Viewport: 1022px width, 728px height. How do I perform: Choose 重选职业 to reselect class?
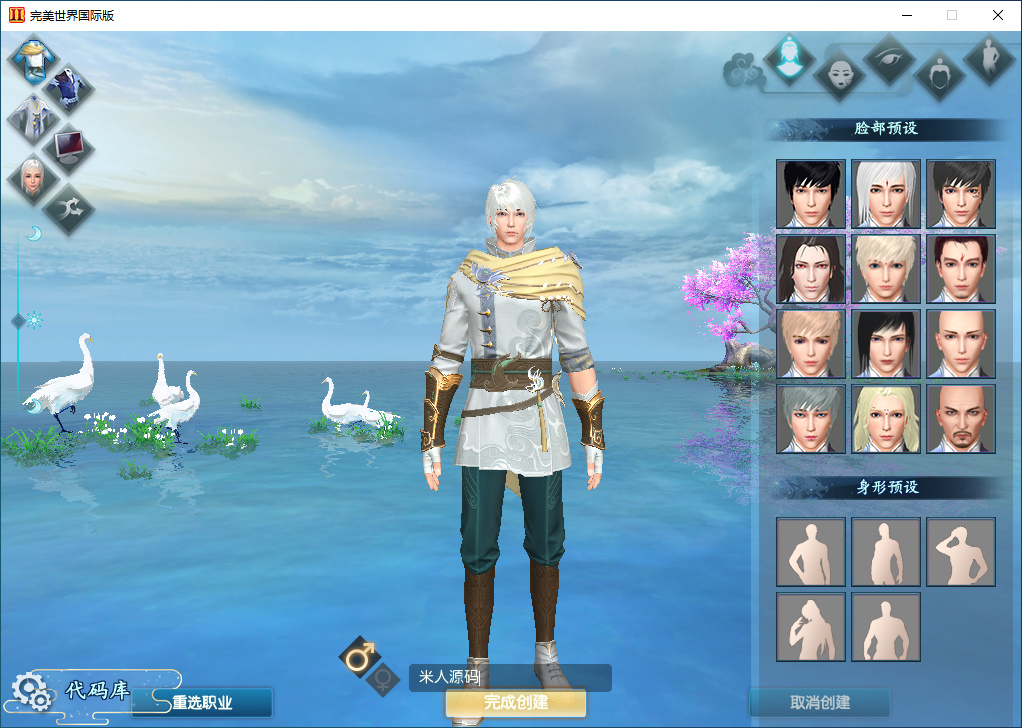[x=202, y=702]
